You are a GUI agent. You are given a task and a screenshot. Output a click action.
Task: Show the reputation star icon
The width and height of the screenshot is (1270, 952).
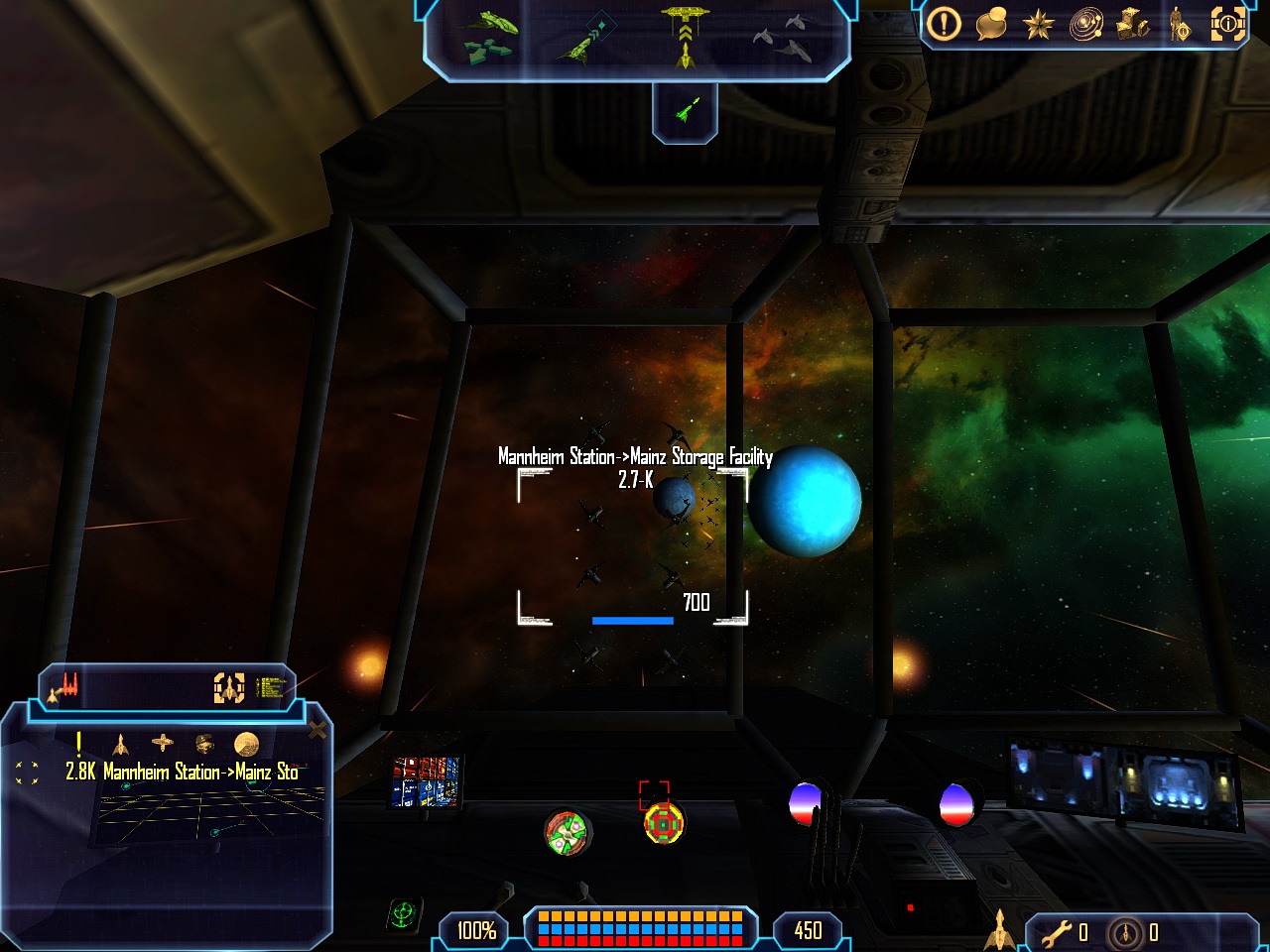click(x=1038, y=24)
